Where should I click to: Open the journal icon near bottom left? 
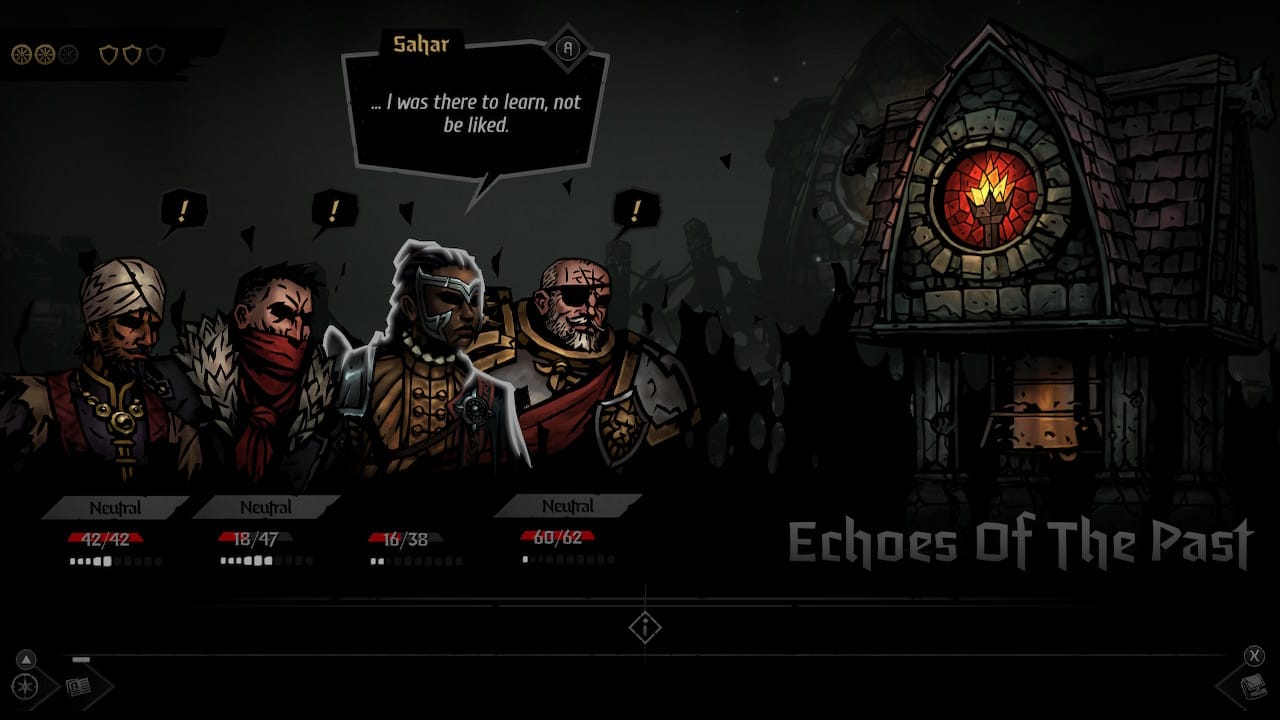click(78, 688)
